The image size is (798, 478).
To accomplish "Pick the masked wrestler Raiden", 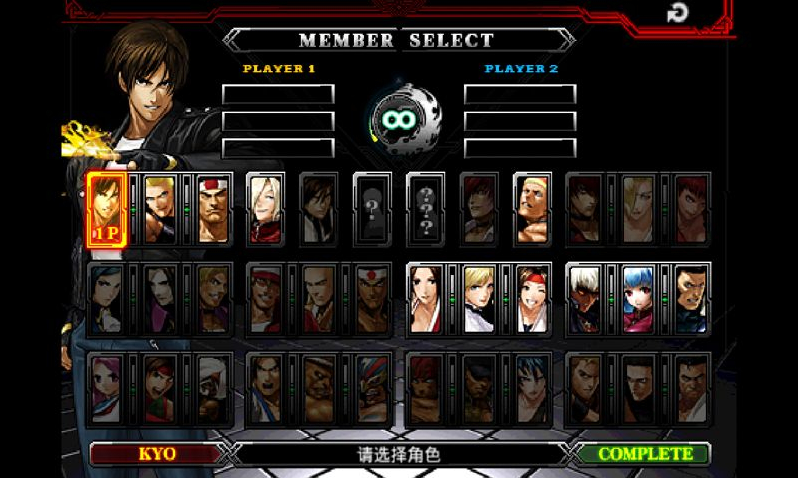I will tap(372, 387).
